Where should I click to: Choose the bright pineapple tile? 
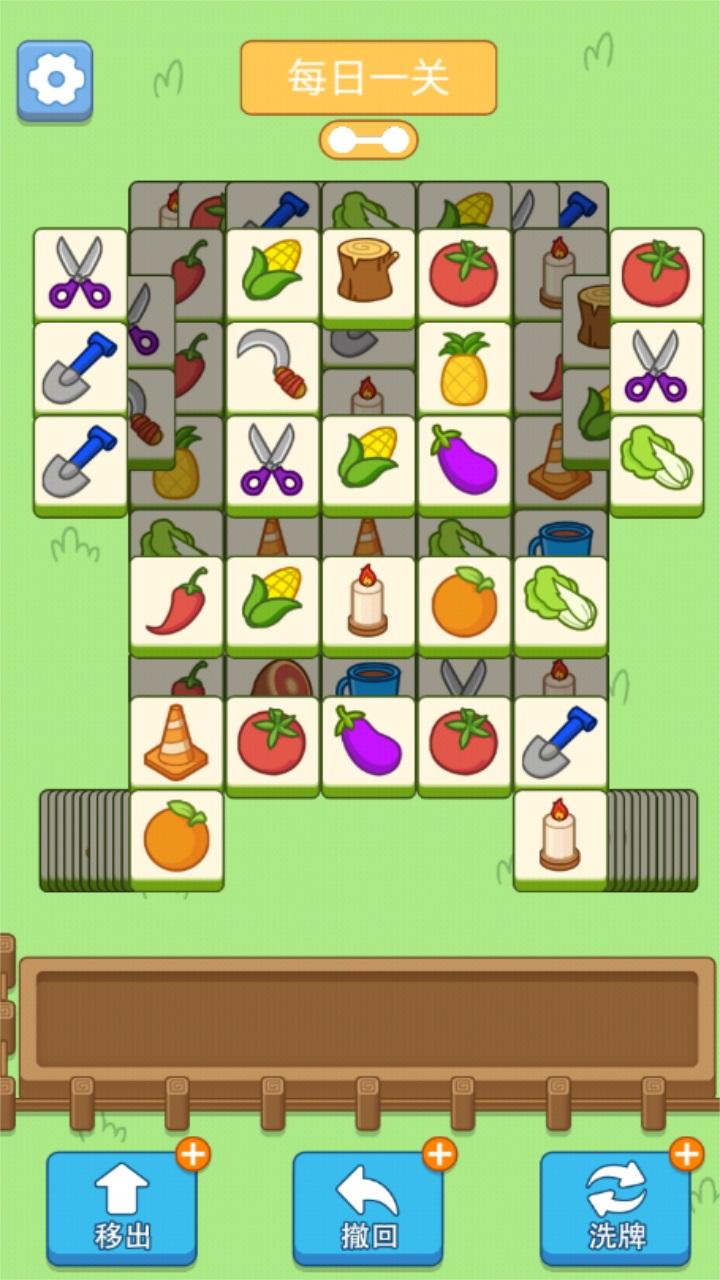pyautogui.click(x=464, y=366)
